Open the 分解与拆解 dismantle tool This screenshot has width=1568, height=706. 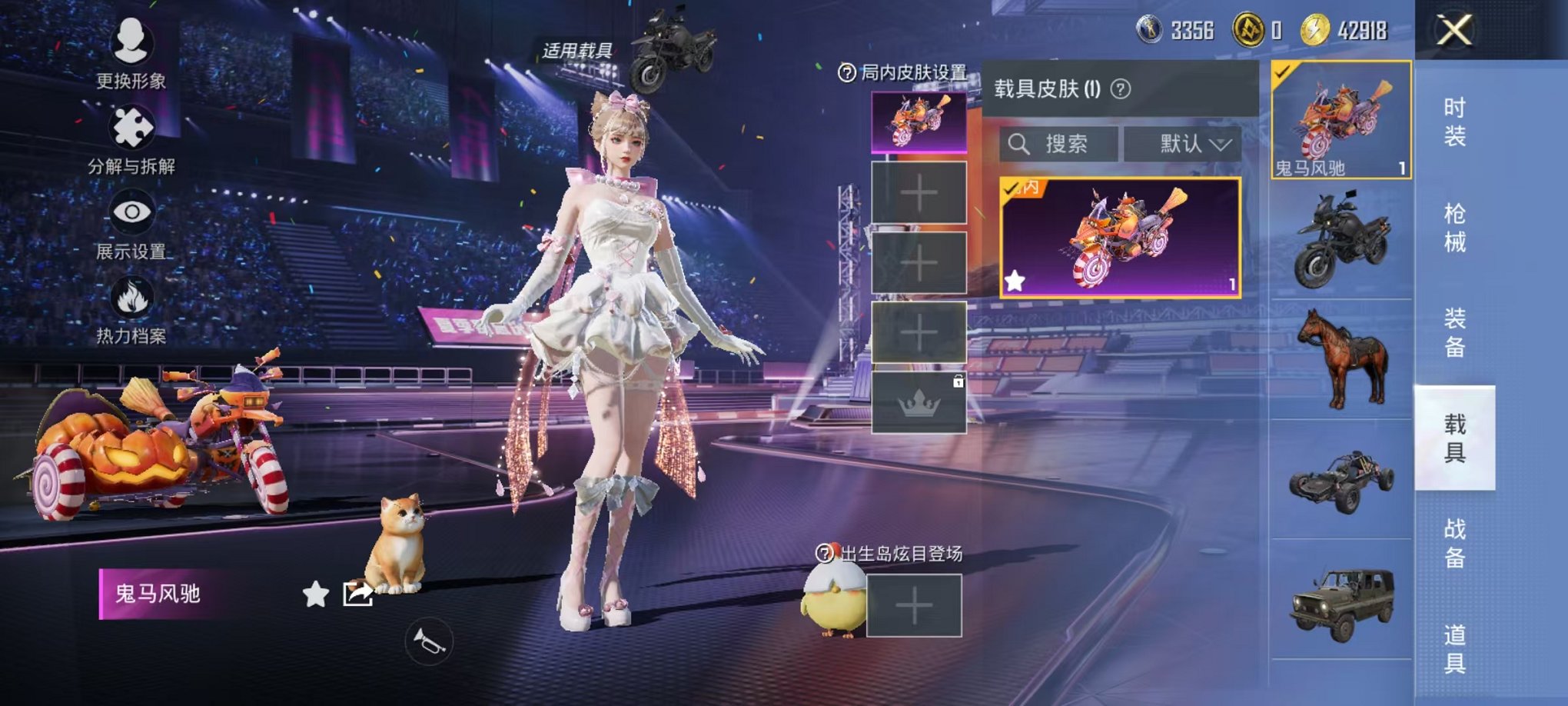pos(132,129)
